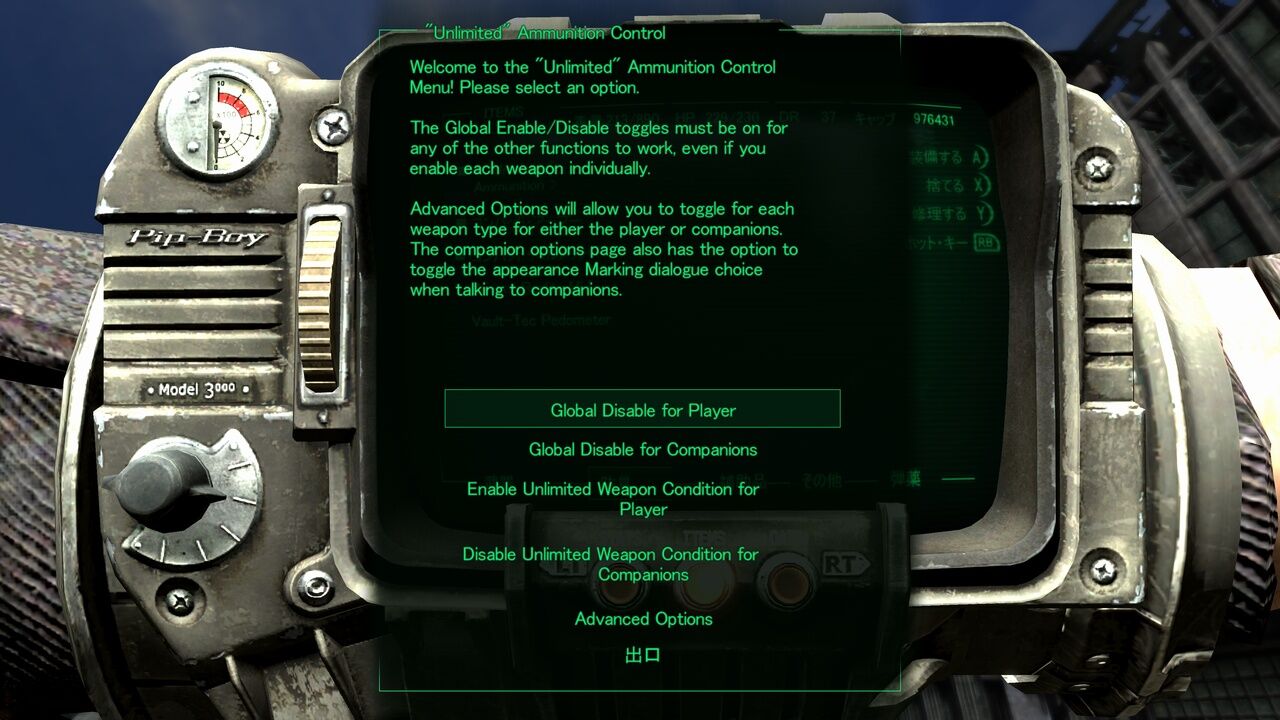1280x720 pixels.
Task: Toggle Global Disable for Companions
Action: coord(642,449)
